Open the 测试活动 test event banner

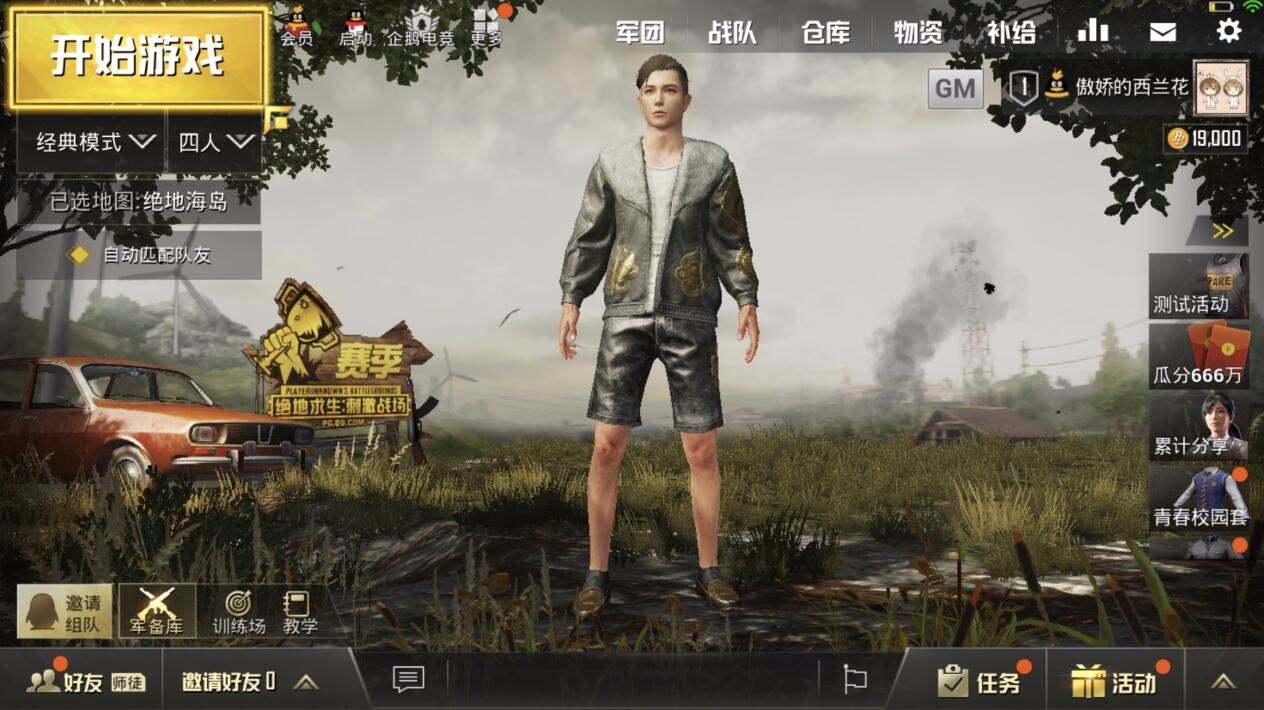(x=1198, y=285)
